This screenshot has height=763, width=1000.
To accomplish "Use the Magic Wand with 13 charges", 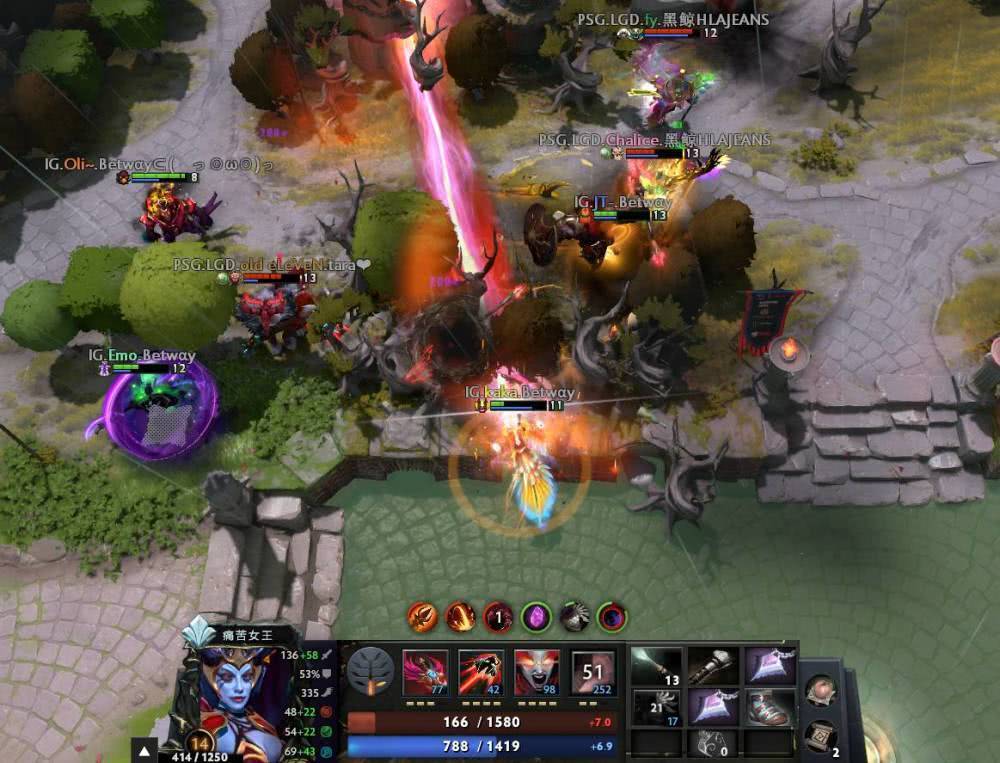I will click(657, 666).
